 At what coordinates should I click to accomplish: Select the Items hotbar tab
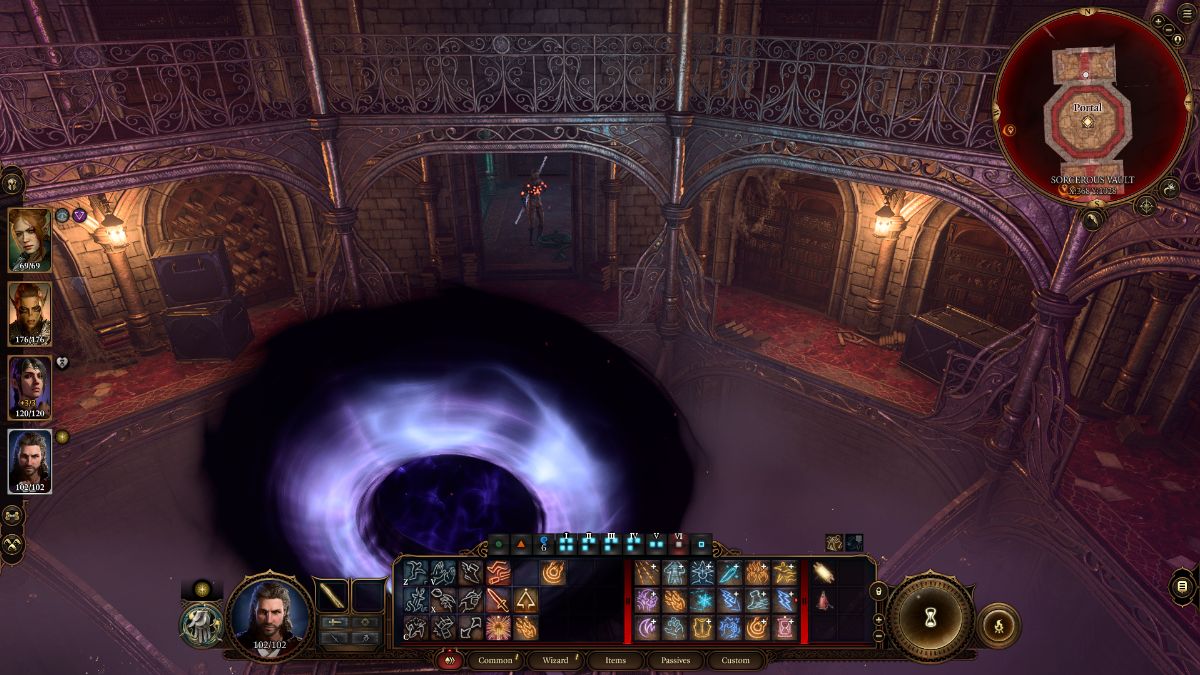tap(615, 660)
